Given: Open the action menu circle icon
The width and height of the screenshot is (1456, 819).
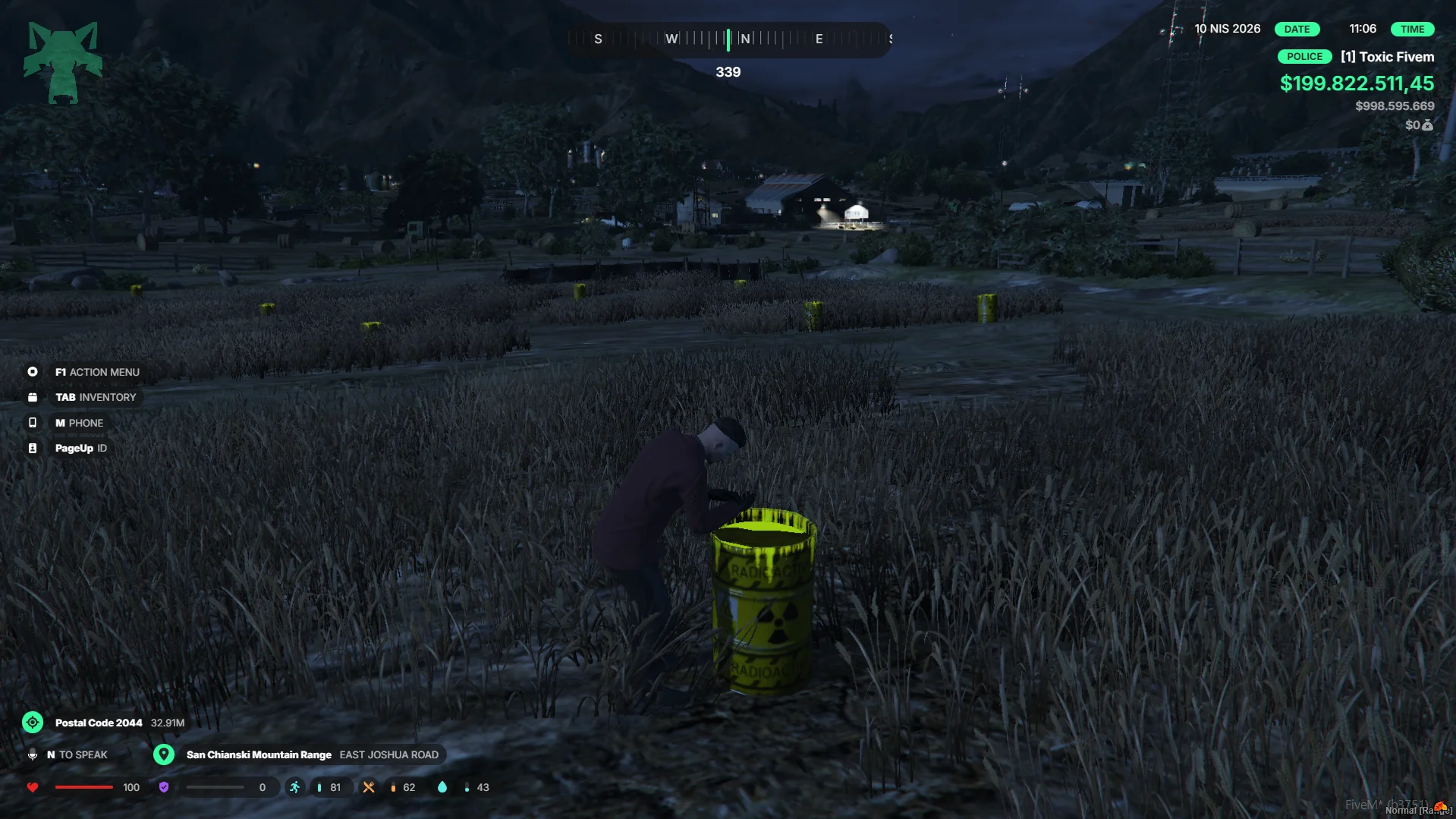Looking at the screenshot, I should point(33,372).
